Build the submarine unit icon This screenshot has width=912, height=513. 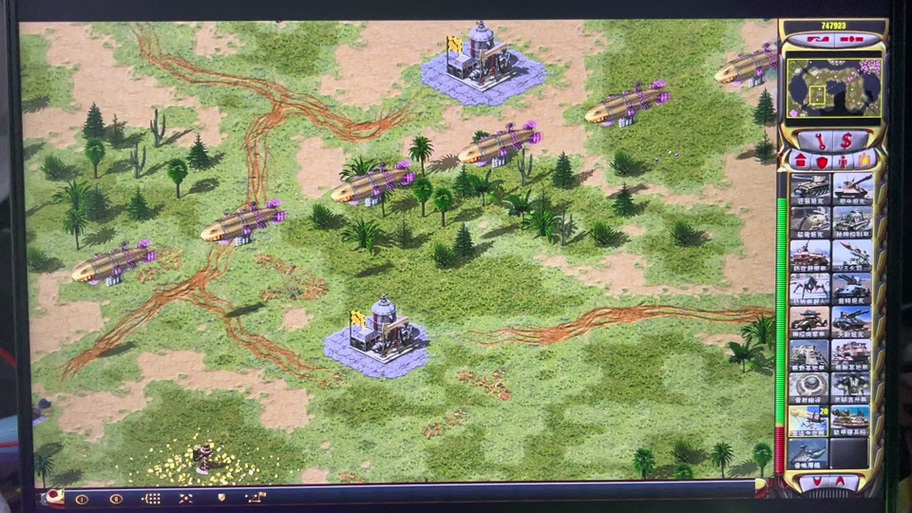click(x=809, y=453)
